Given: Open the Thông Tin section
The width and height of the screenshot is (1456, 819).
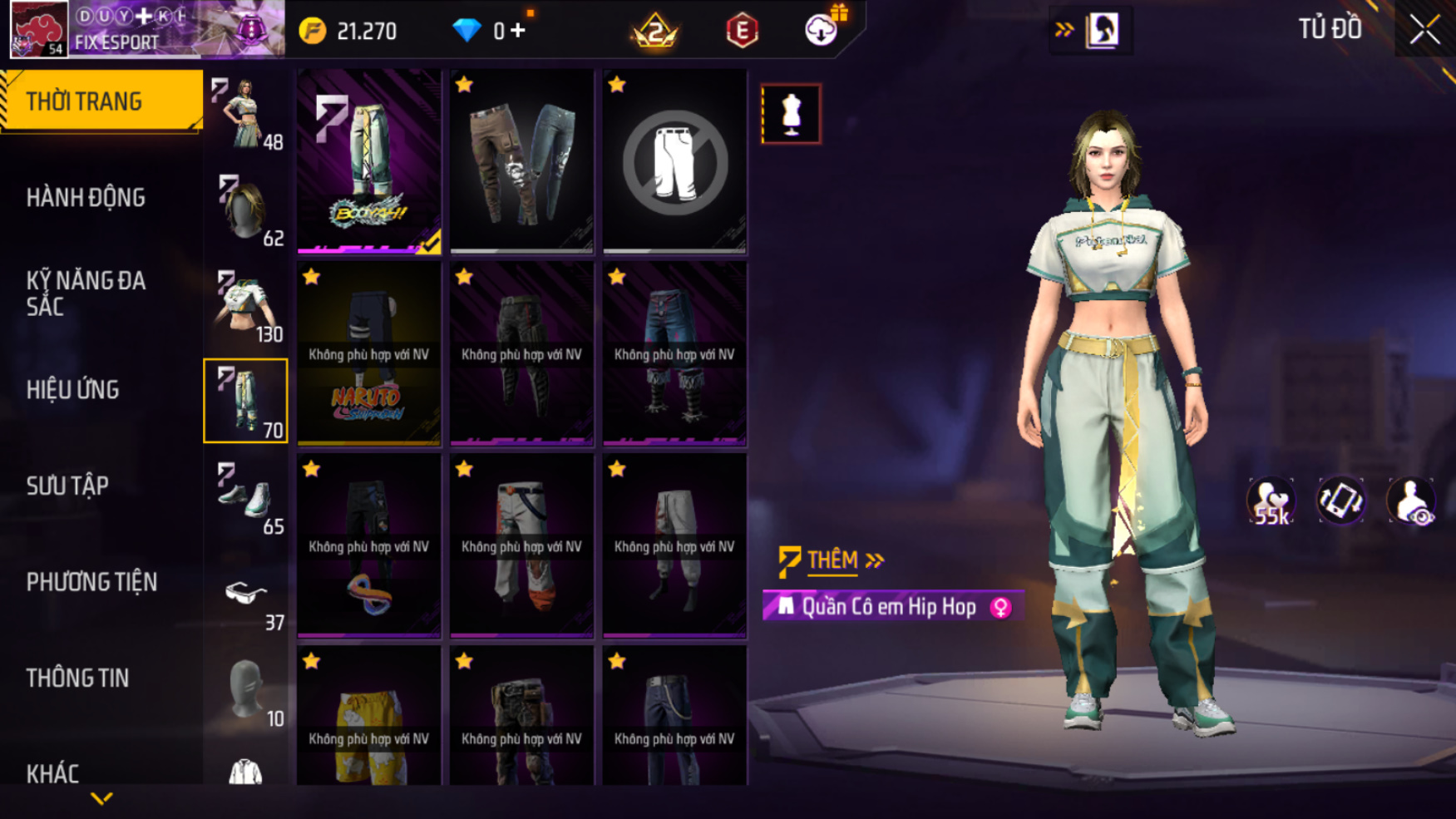Looking at the screenshot, I should click(77, 678).
